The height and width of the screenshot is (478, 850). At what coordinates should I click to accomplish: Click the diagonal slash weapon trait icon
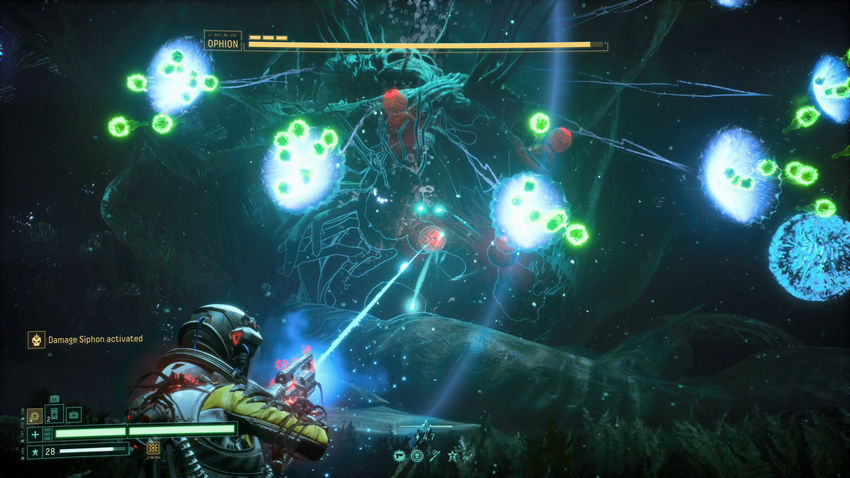click(x=435, y=456)
